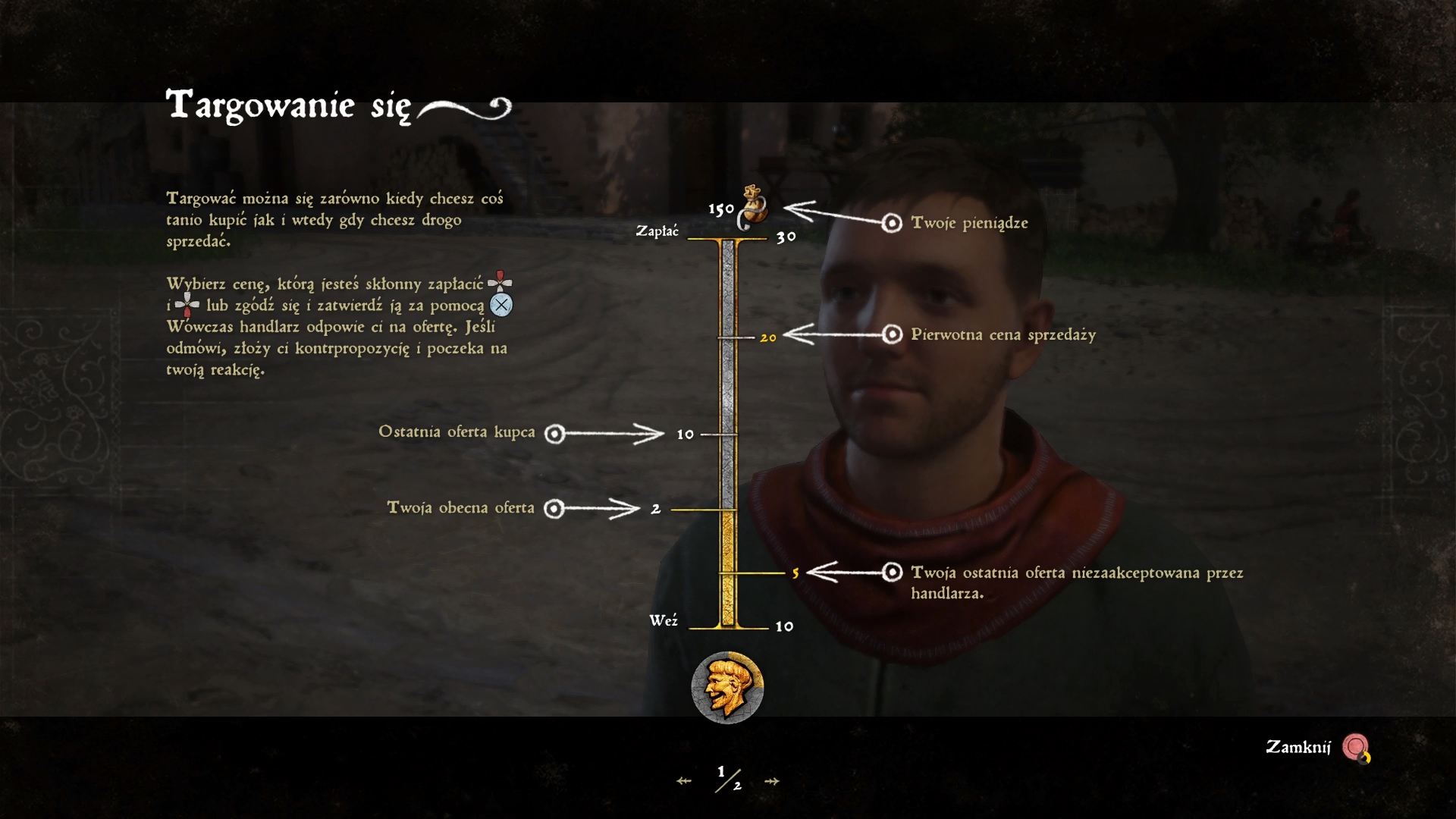This screenshot has width=1456, height=819.
Task: Click the merchant face icon below the scale
Action: pyautogui.click(x=727, y=687)
